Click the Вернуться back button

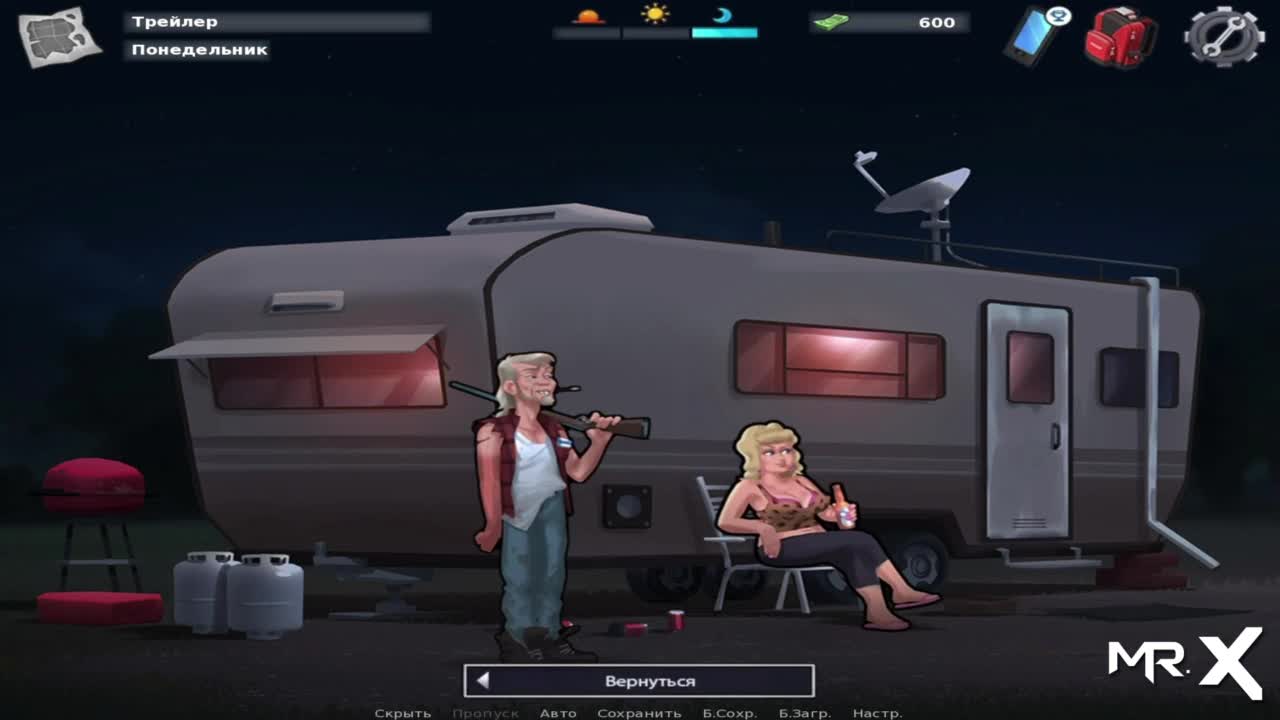pyautogui.click(x=639, y=681)
